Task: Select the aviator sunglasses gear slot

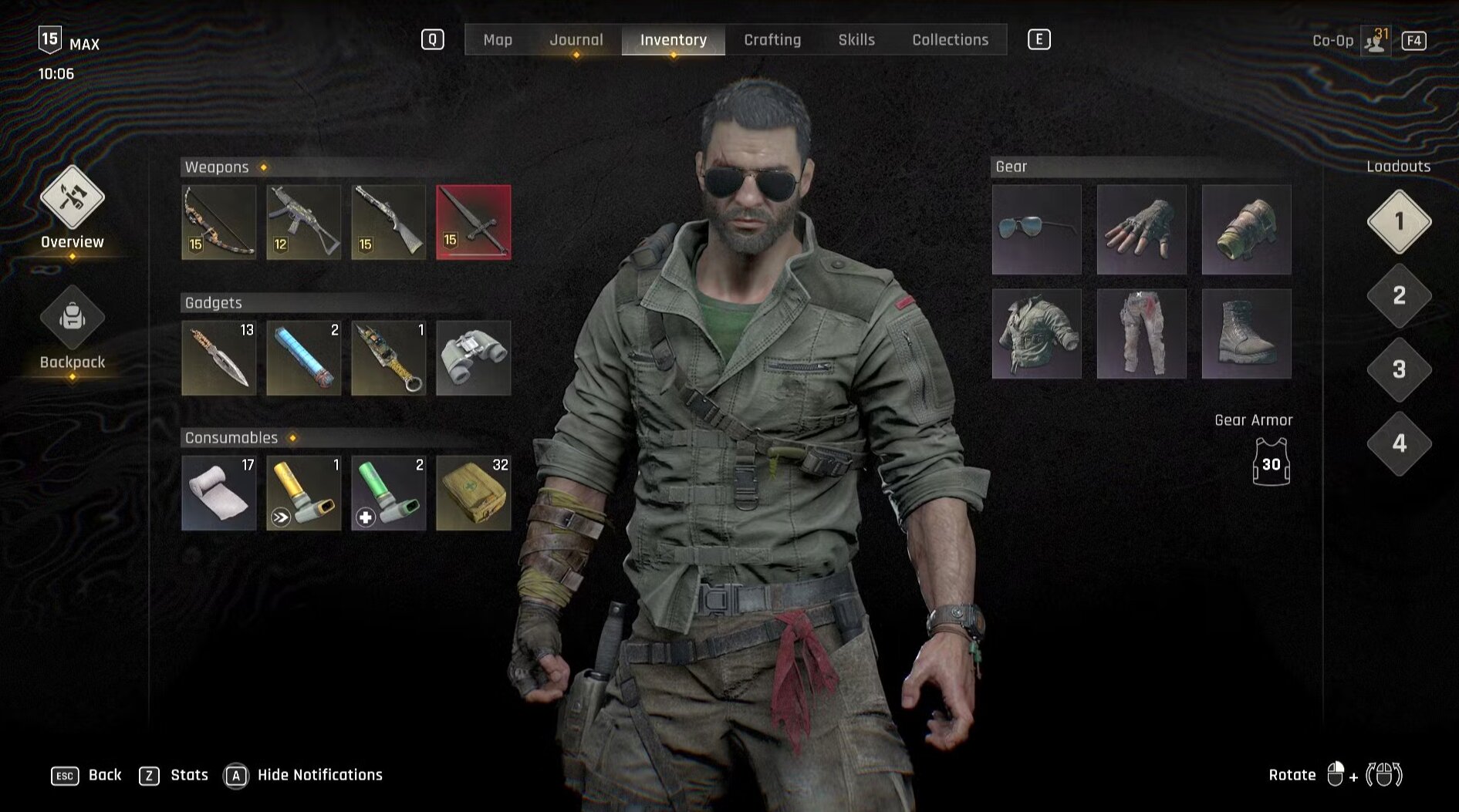Action: coord(1037,230)
